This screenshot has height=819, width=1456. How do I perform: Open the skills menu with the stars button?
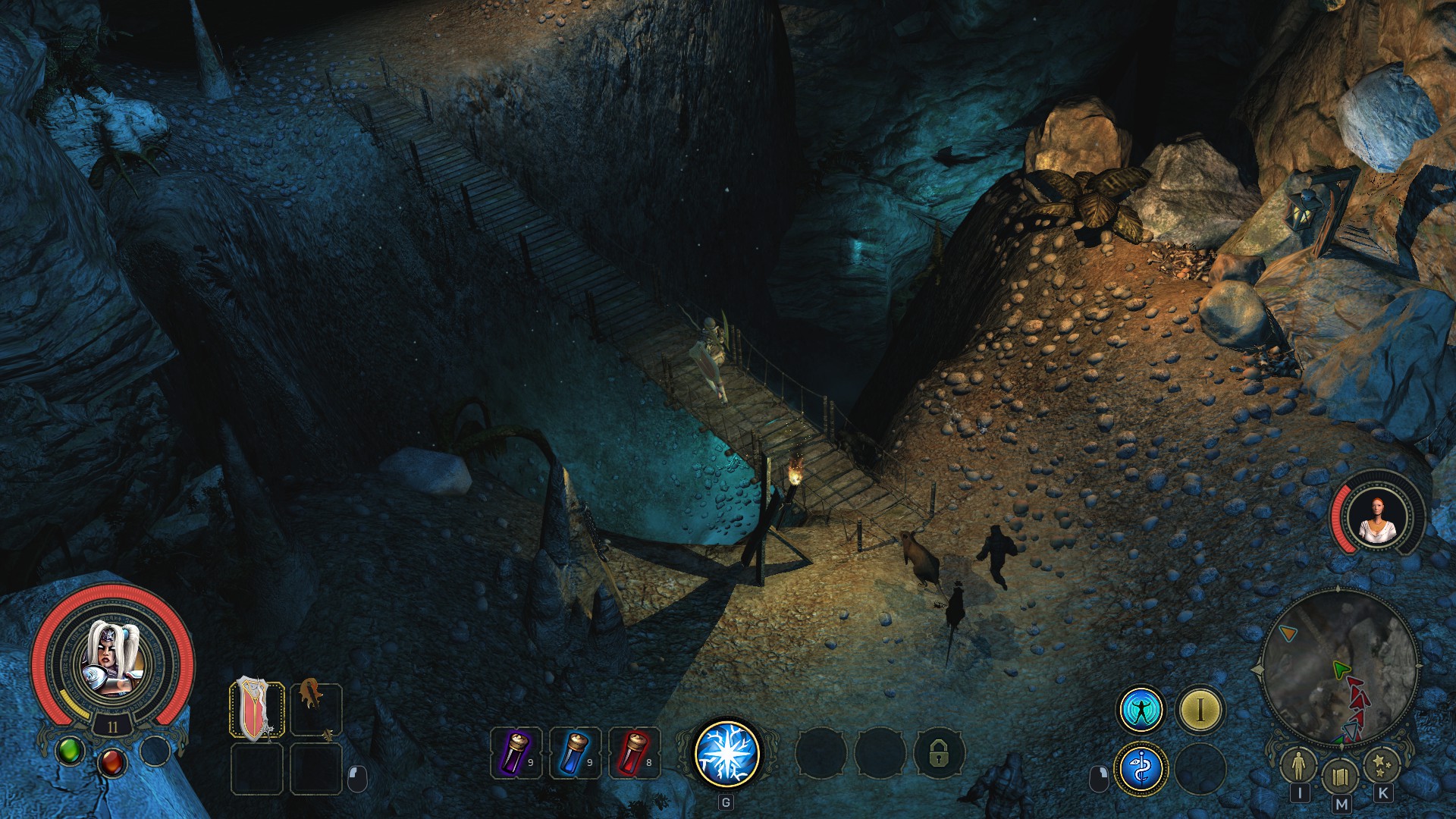[1382, 766]
